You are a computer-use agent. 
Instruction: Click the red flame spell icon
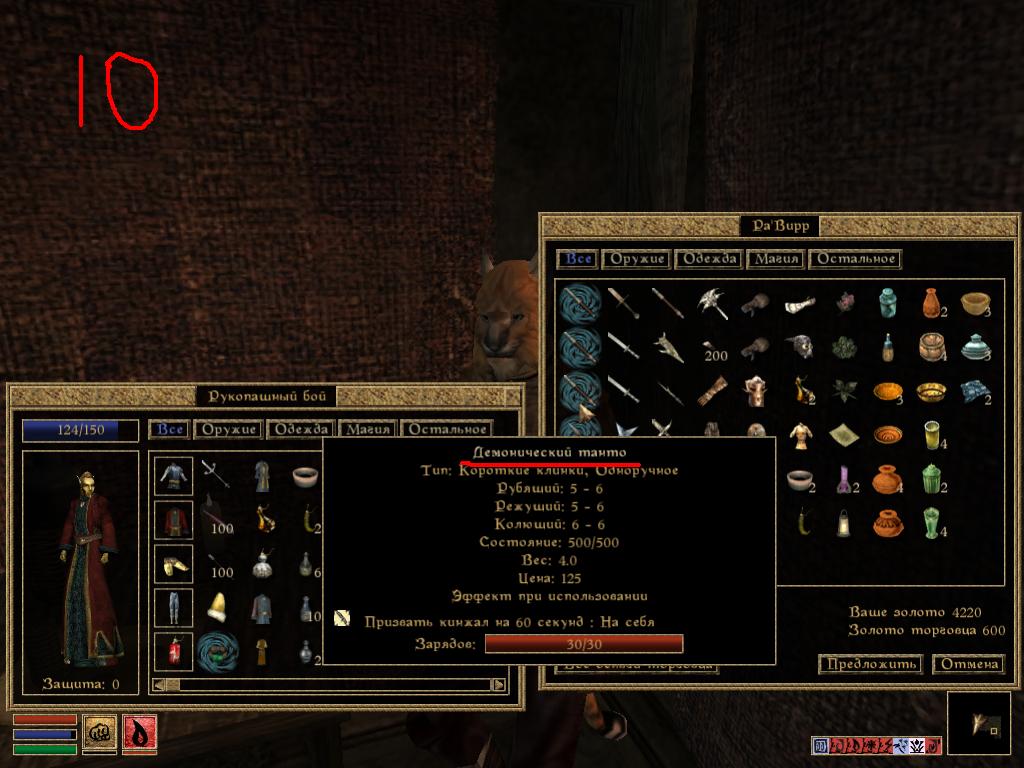click(x=139, y=733)
